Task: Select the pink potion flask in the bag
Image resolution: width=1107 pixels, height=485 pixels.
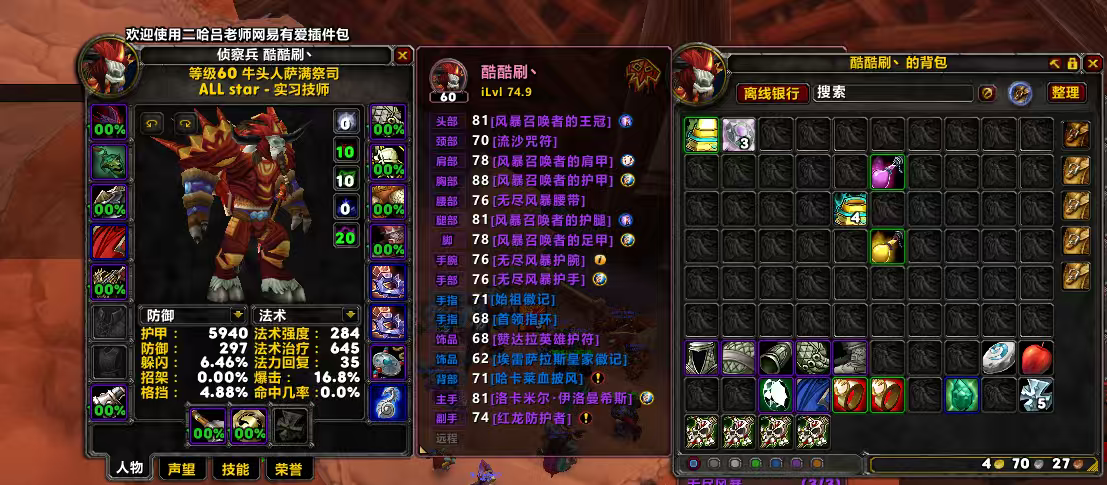Action: point(886,171)
